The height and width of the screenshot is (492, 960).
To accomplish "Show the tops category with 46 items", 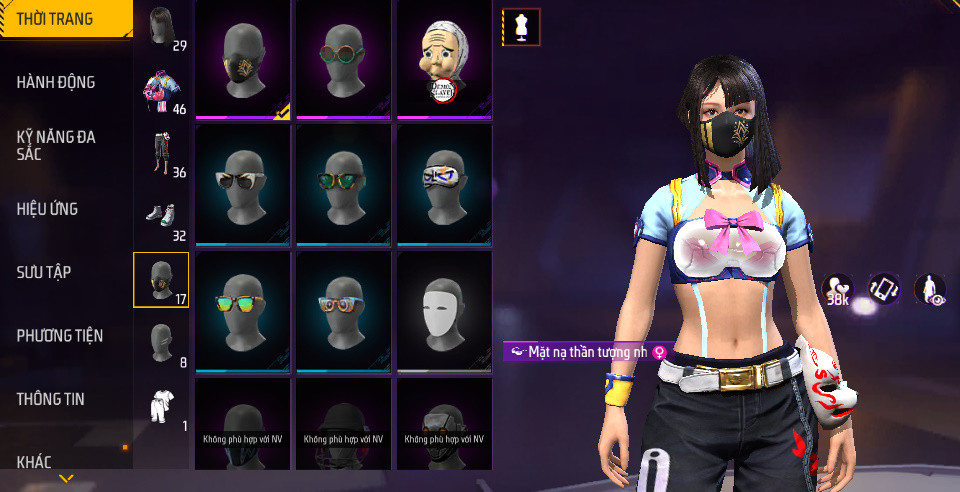I will (162, 91).
